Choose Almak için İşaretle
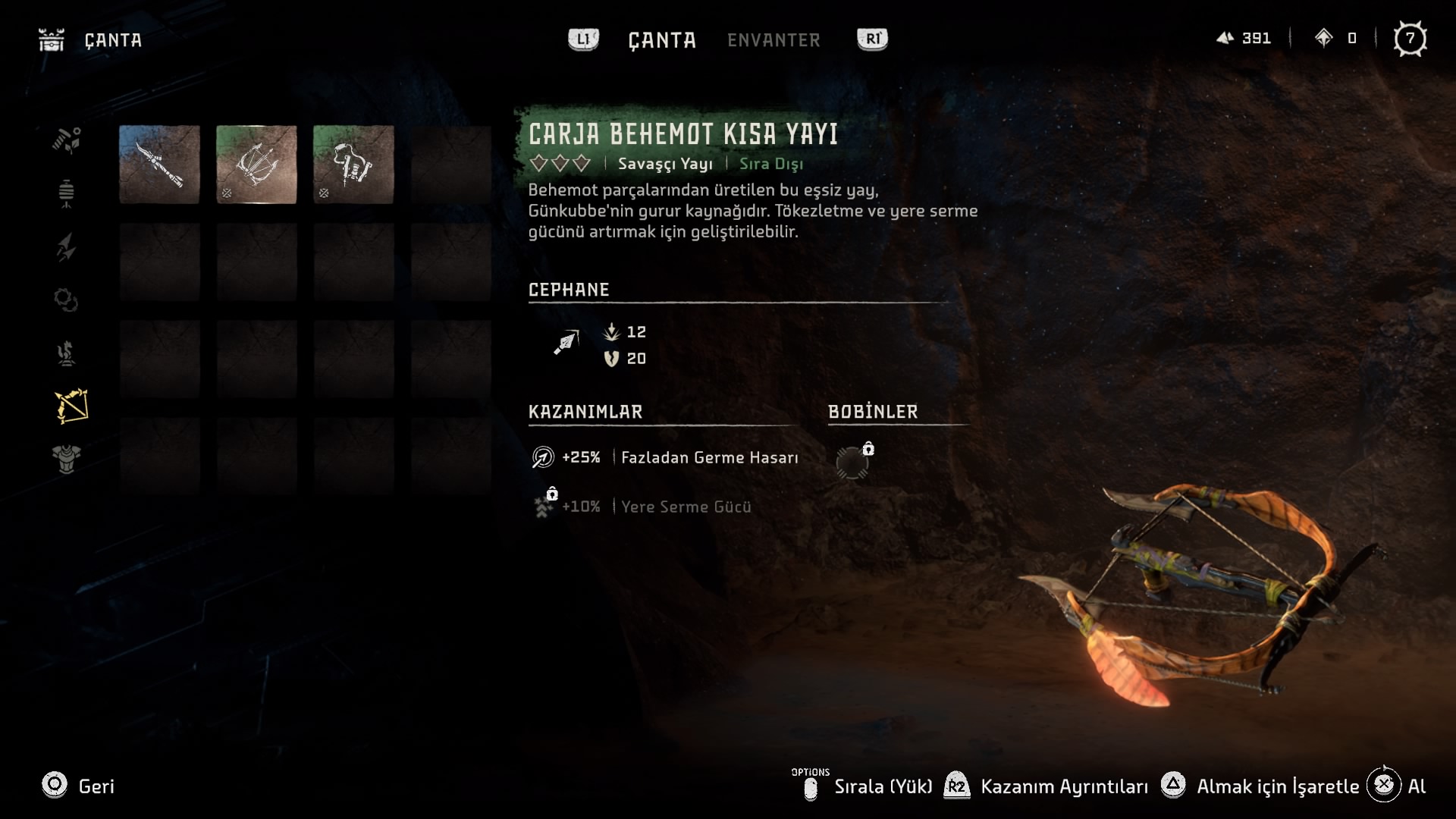This screenshot has width=1456, height=819. (x=1261, y=786)
